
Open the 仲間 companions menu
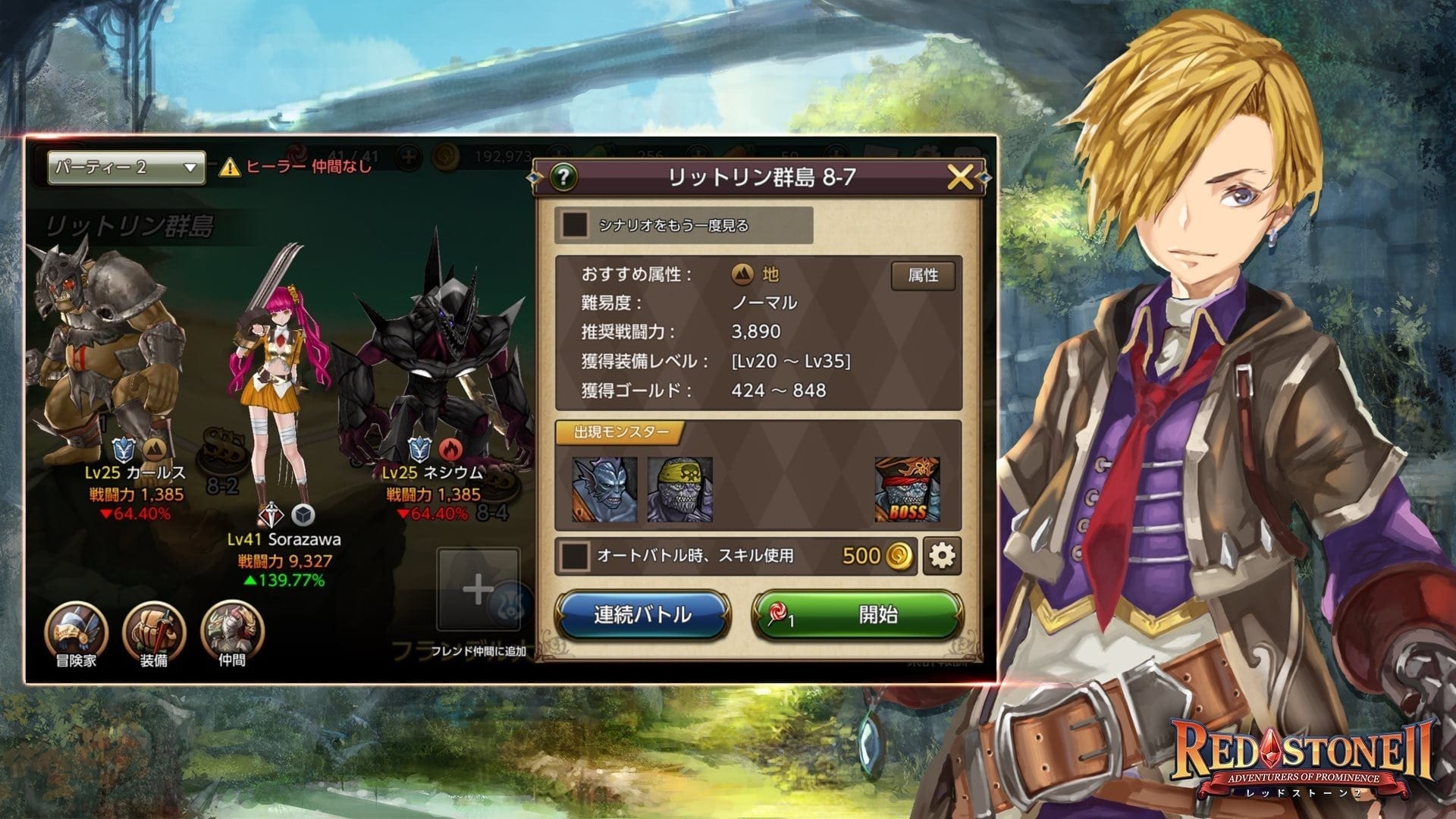click(232, 632)
